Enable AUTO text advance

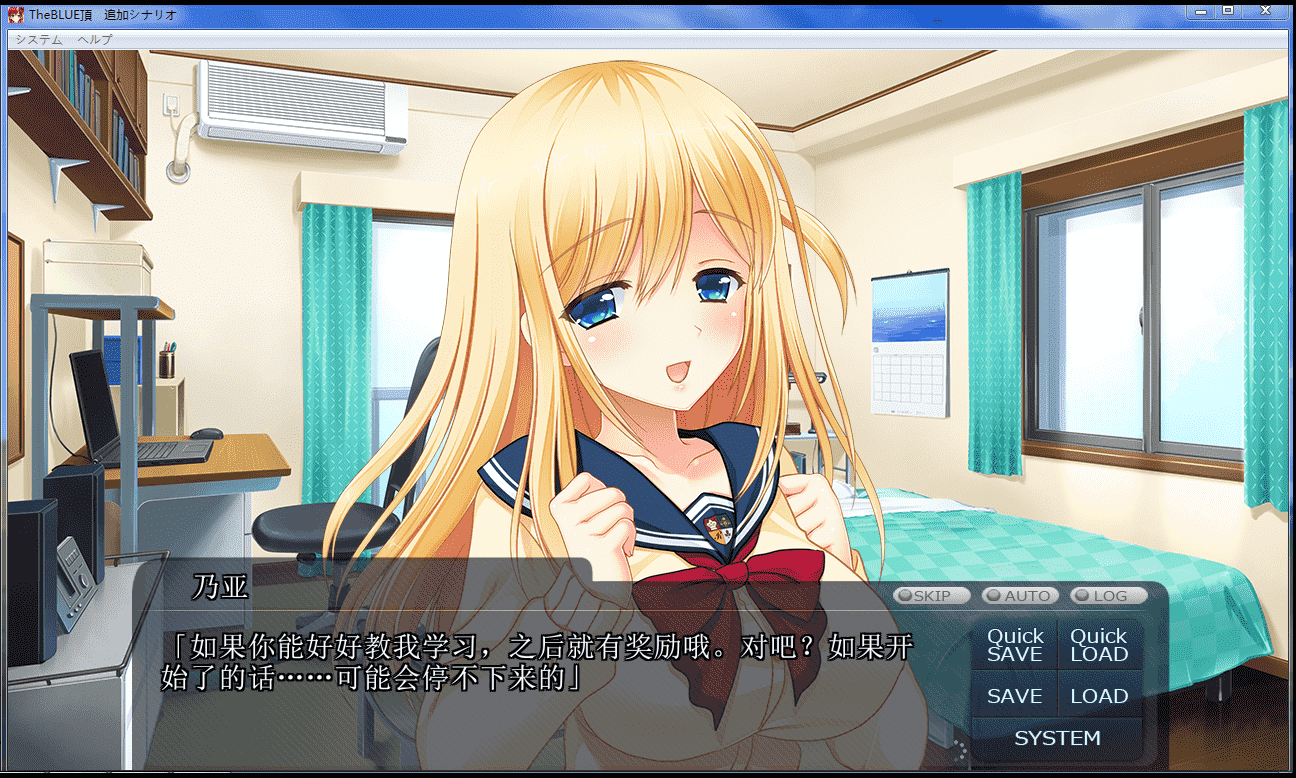pyautogui.click(x=1018, y=596)
